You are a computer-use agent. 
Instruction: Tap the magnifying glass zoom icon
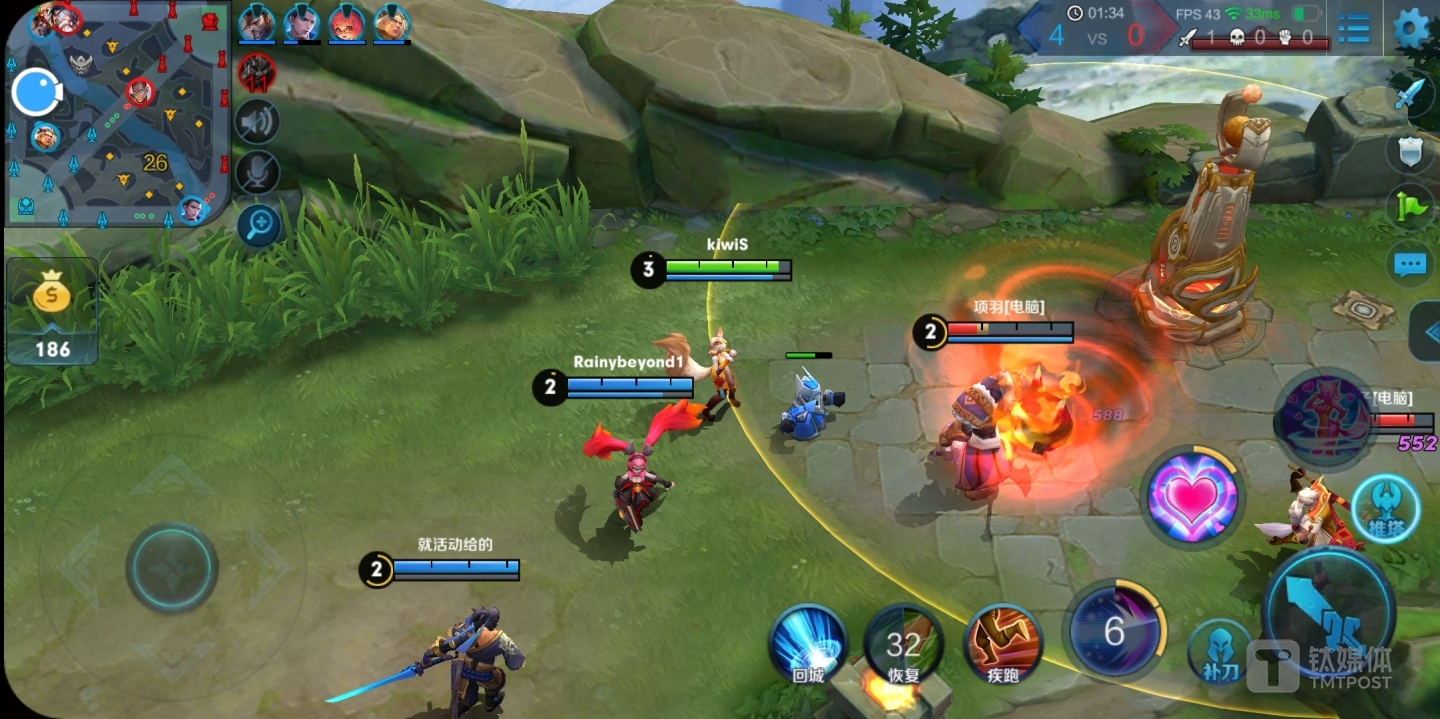[x=257, y=225]
